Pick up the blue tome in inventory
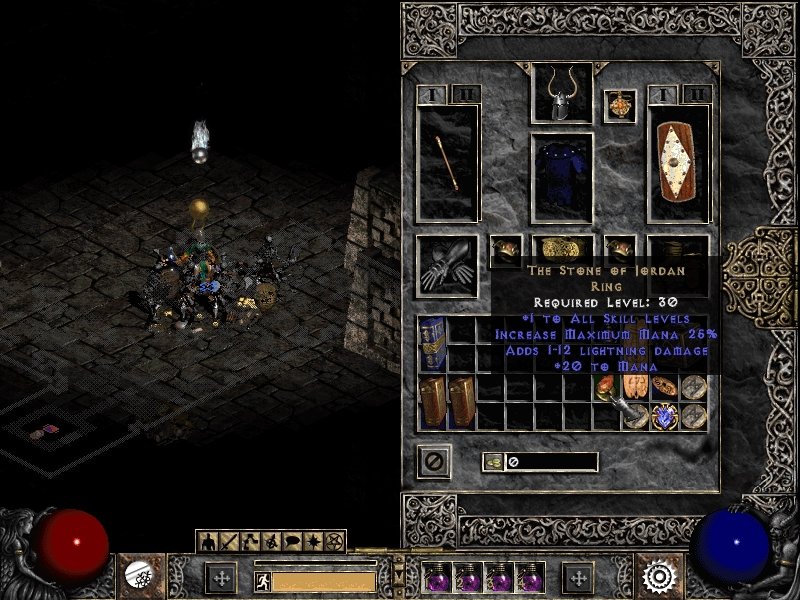800x600 pixels. (432, 344)
